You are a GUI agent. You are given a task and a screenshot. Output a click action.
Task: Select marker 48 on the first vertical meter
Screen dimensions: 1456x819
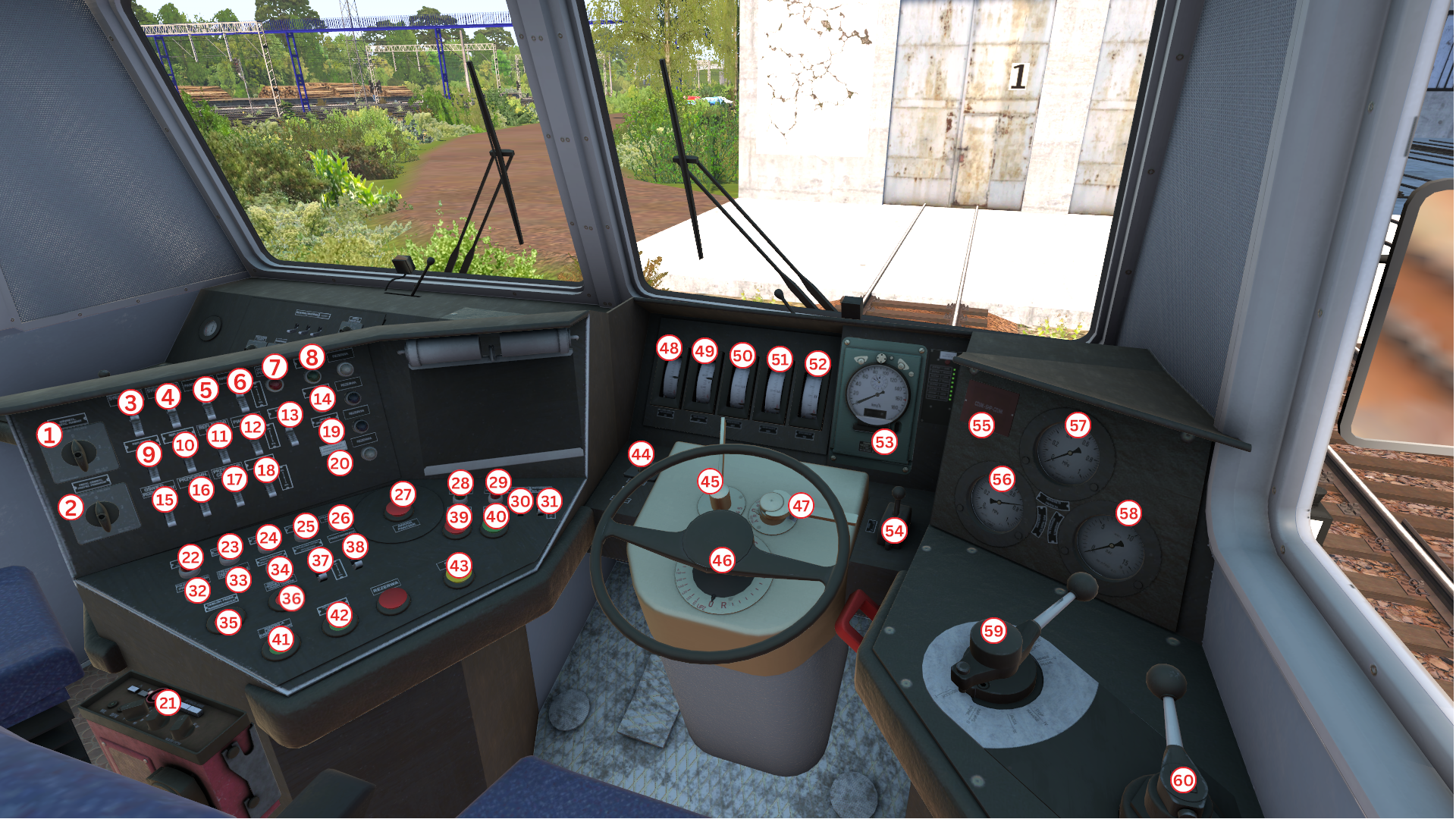(x=669, y=348)
